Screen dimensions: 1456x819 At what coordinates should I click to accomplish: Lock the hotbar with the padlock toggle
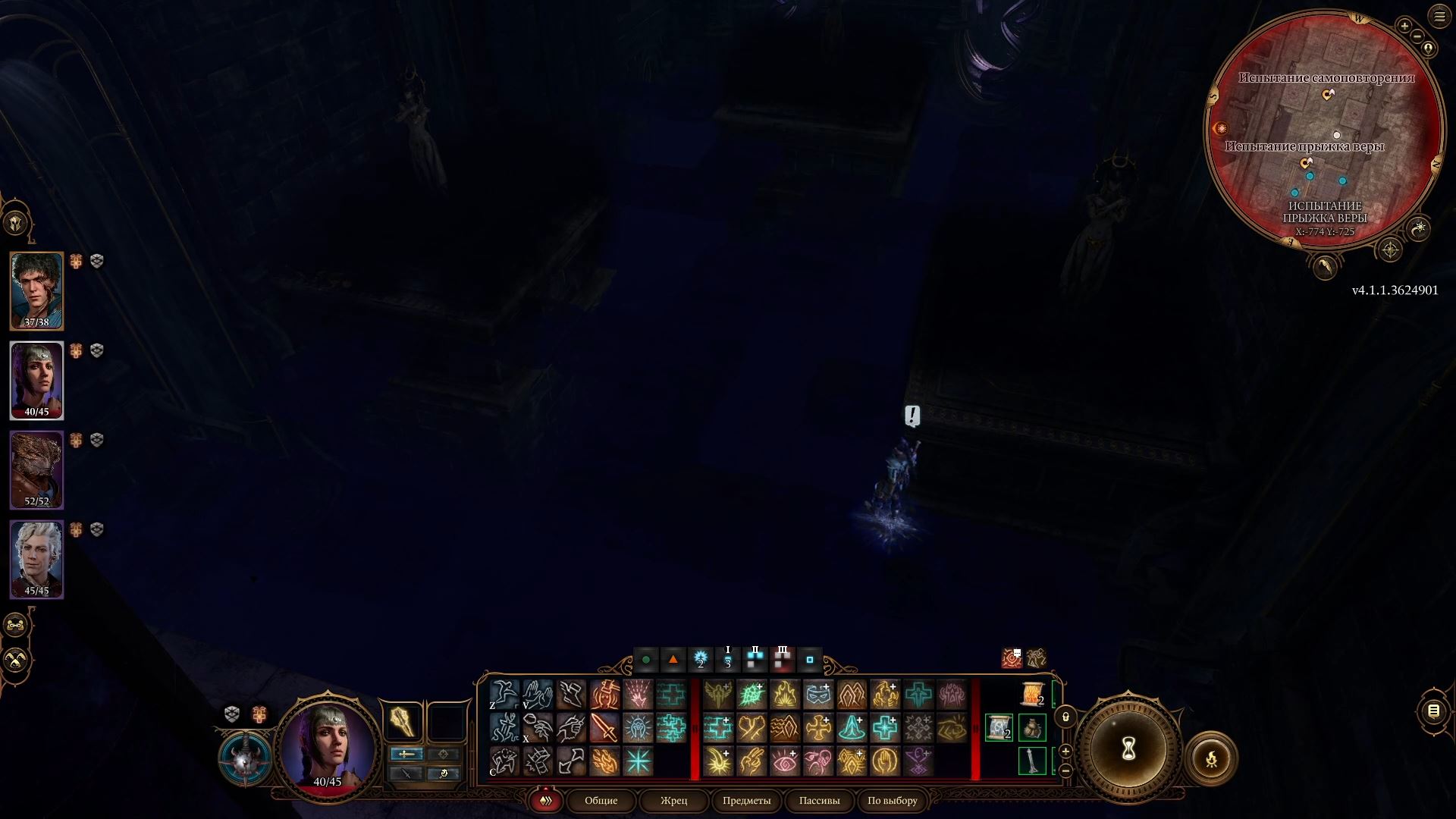(x=1065, y=717)
